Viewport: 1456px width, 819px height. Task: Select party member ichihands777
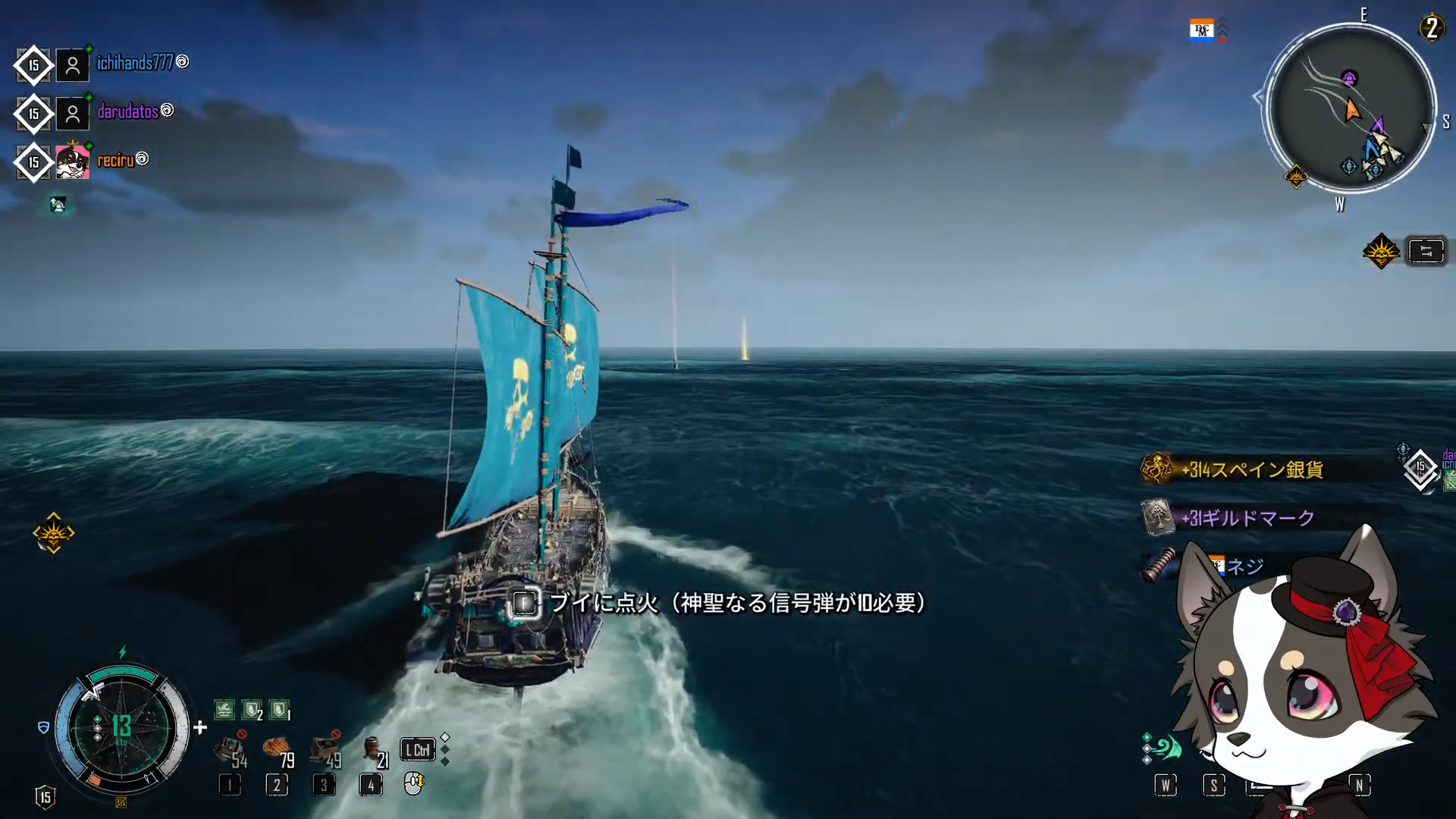135,63
